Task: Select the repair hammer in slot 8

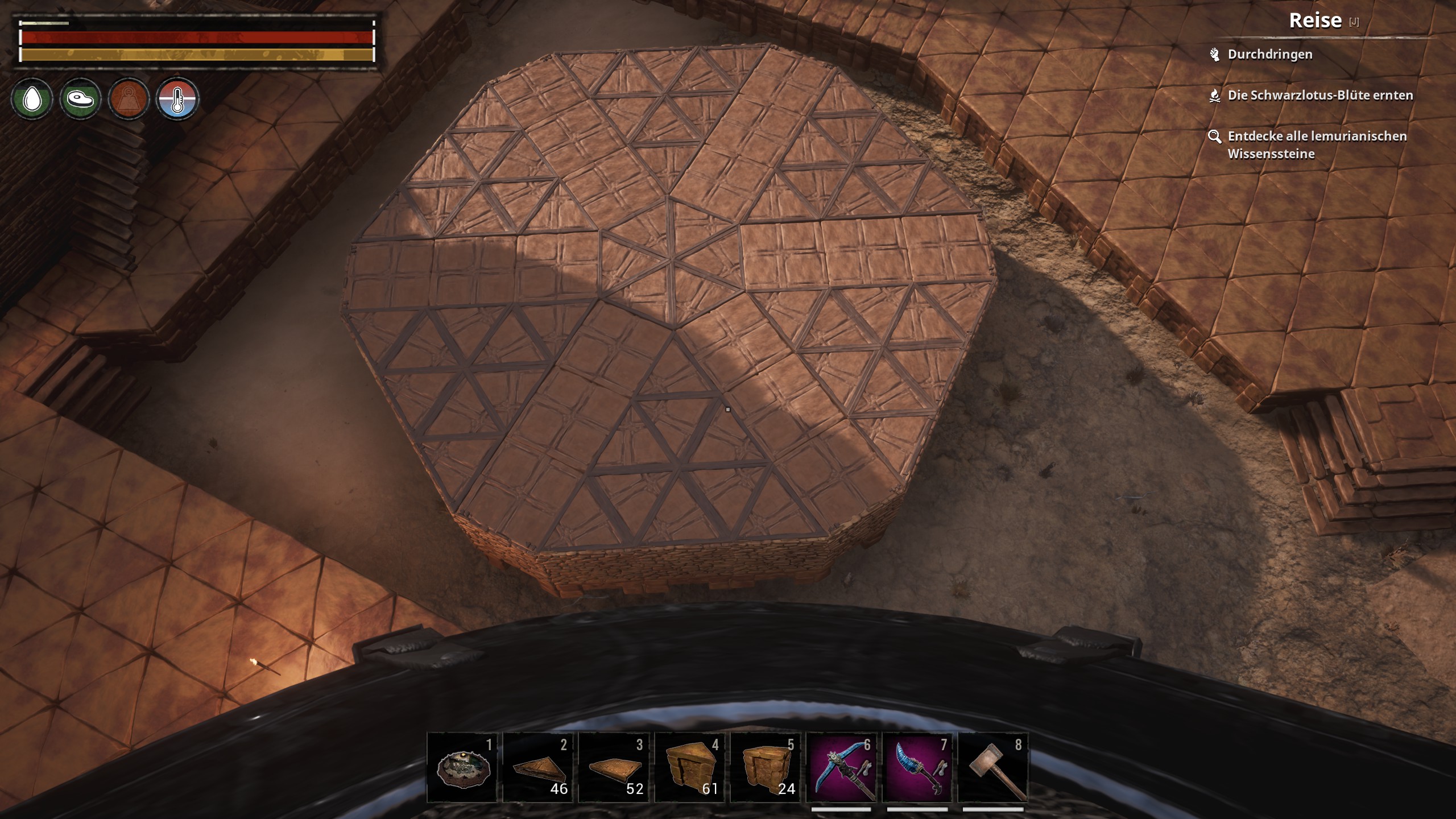Action: pos(993,767)
